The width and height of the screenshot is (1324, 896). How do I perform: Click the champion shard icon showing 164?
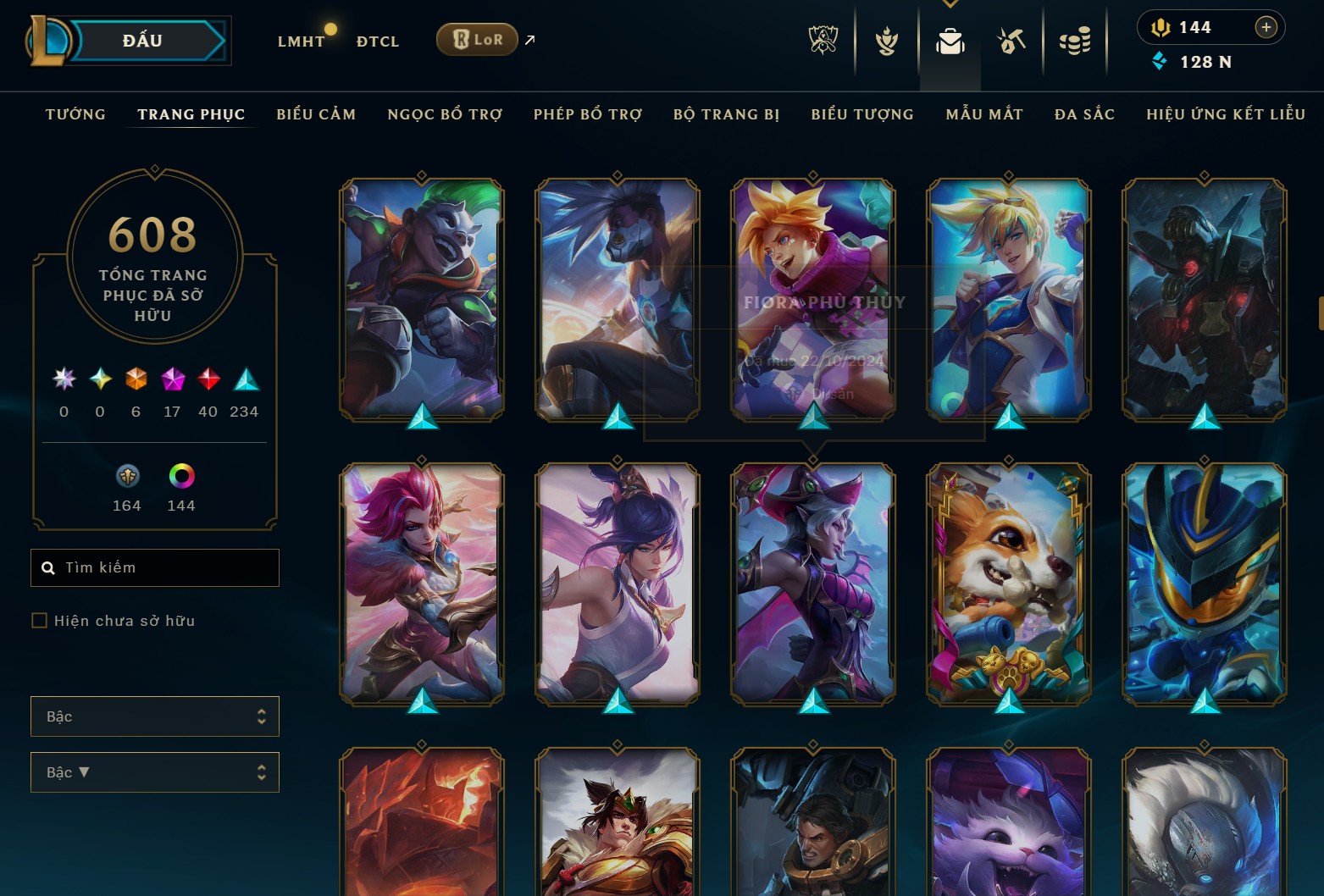(126, 476)
